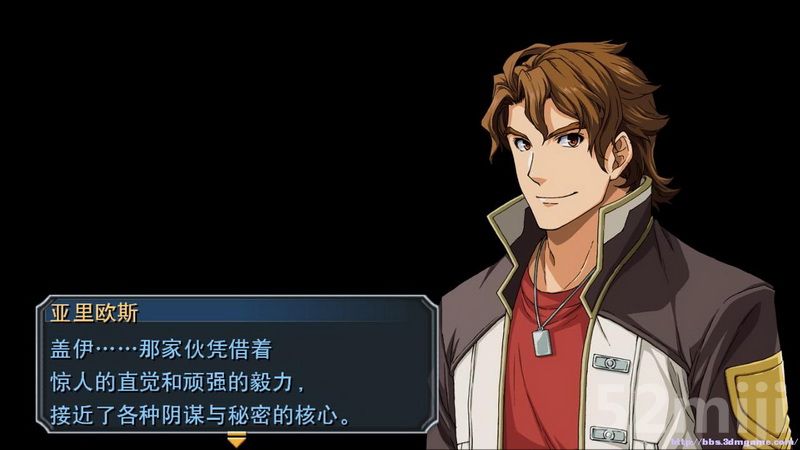The image size is (800, 450).
Task: Click the dialogue continue arrow indicator
Action: point(236,438)
